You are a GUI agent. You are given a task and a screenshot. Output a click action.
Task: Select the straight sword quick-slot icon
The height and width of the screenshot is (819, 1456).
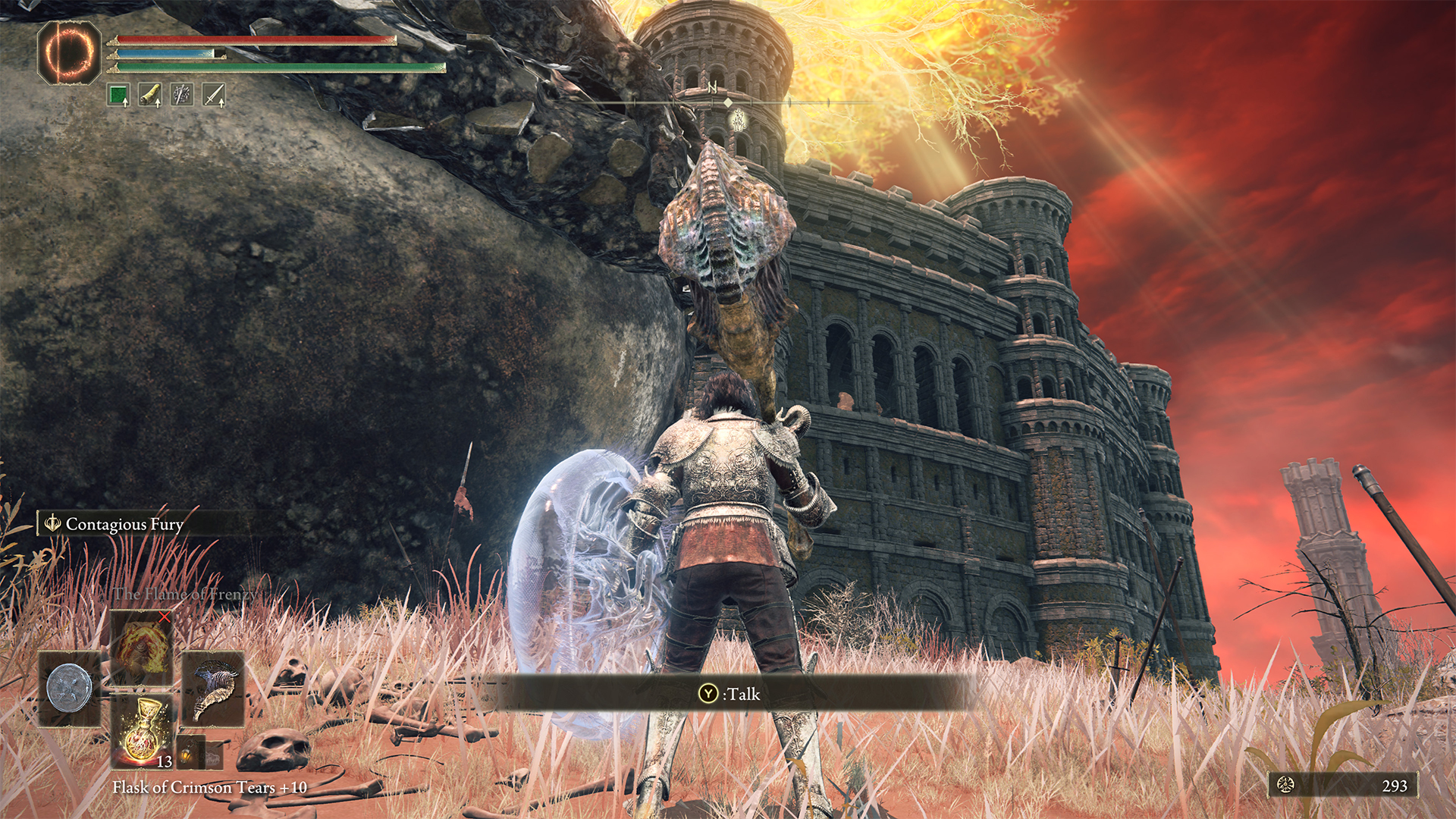(x=214, y=93)
